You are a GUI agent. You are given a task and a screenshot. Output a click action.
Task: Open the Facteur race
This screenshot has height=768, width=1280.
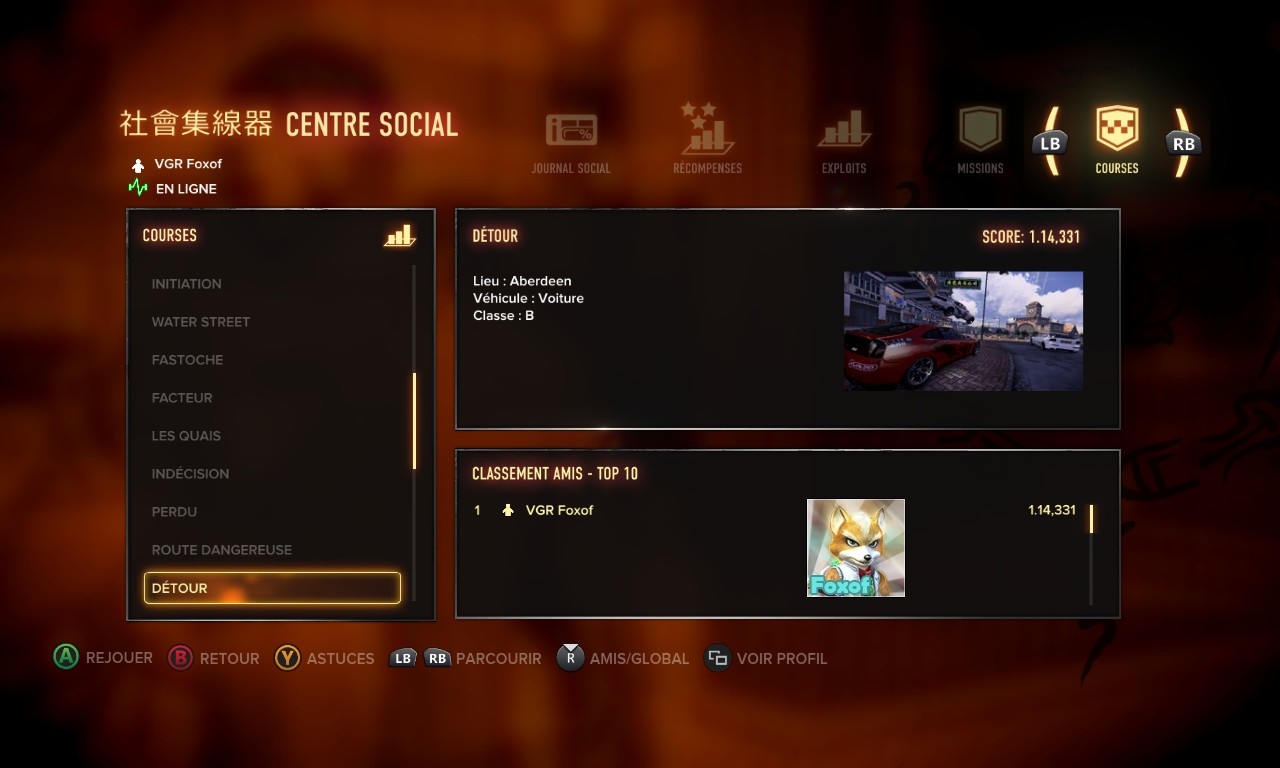pos(182,398)
